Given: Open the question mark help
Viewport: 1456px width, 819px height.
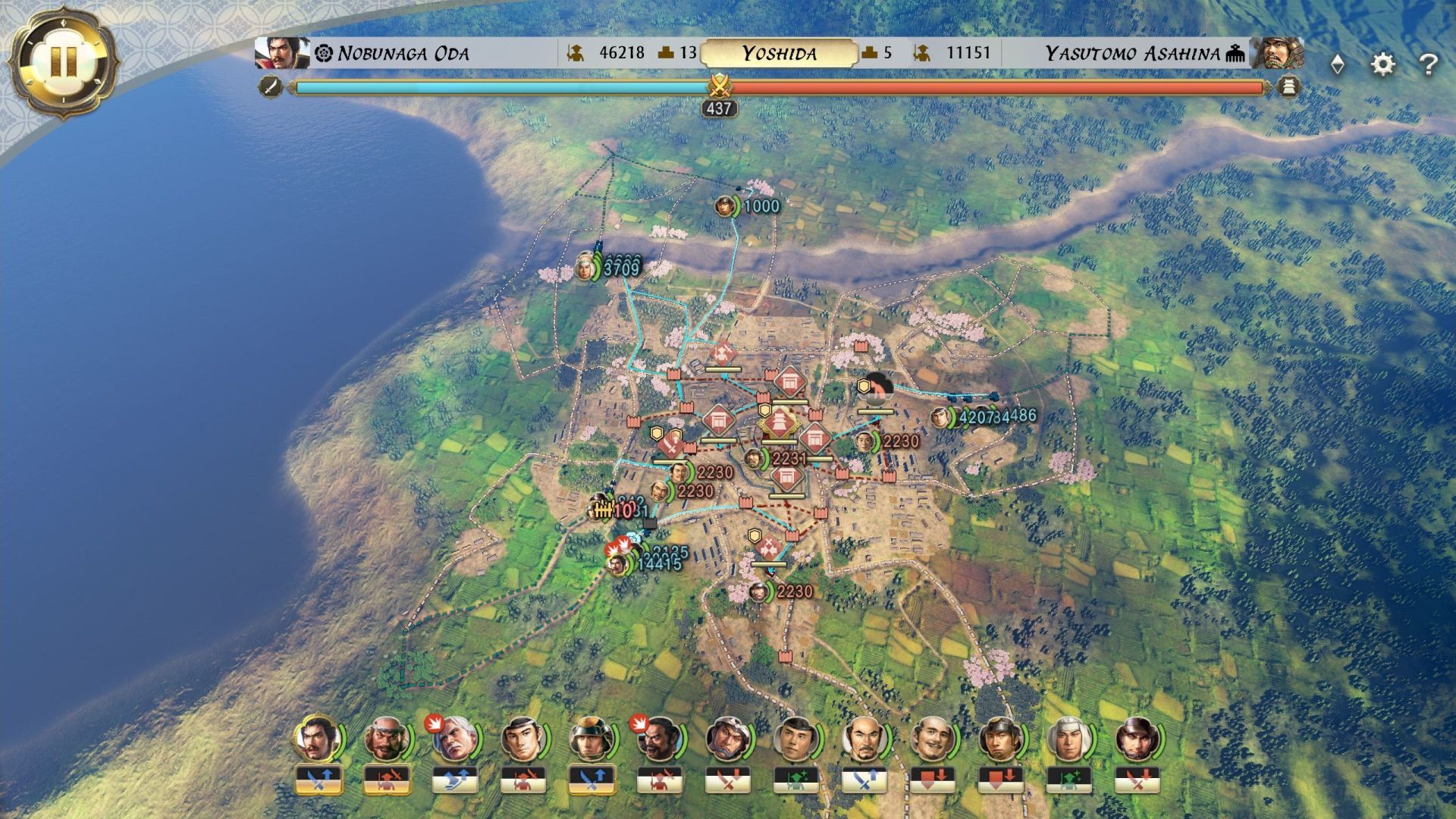Looking at the screenshot, I should point(1428,64).
